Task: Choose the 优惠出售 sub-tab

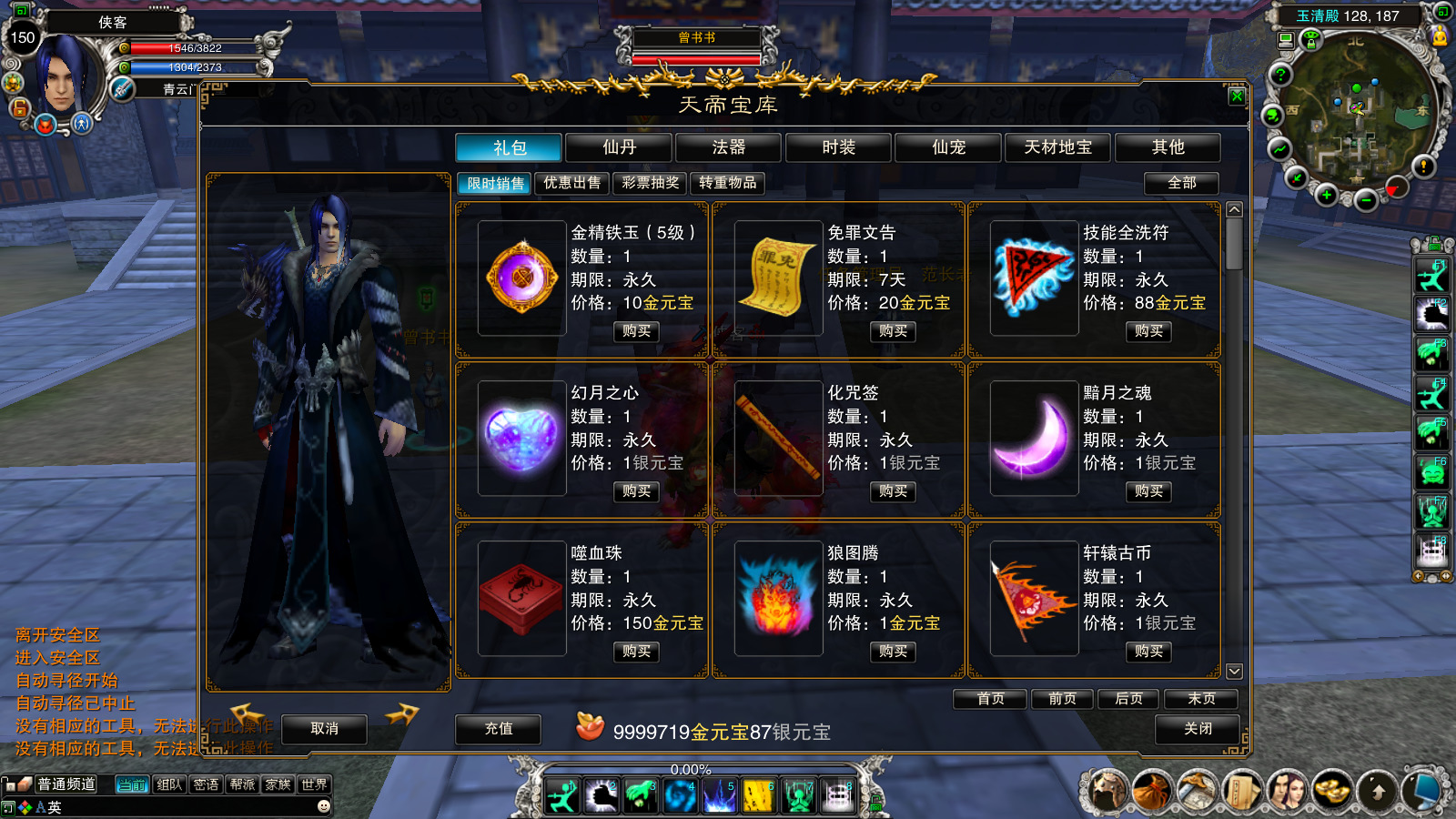Action: [x=571, y=183]
